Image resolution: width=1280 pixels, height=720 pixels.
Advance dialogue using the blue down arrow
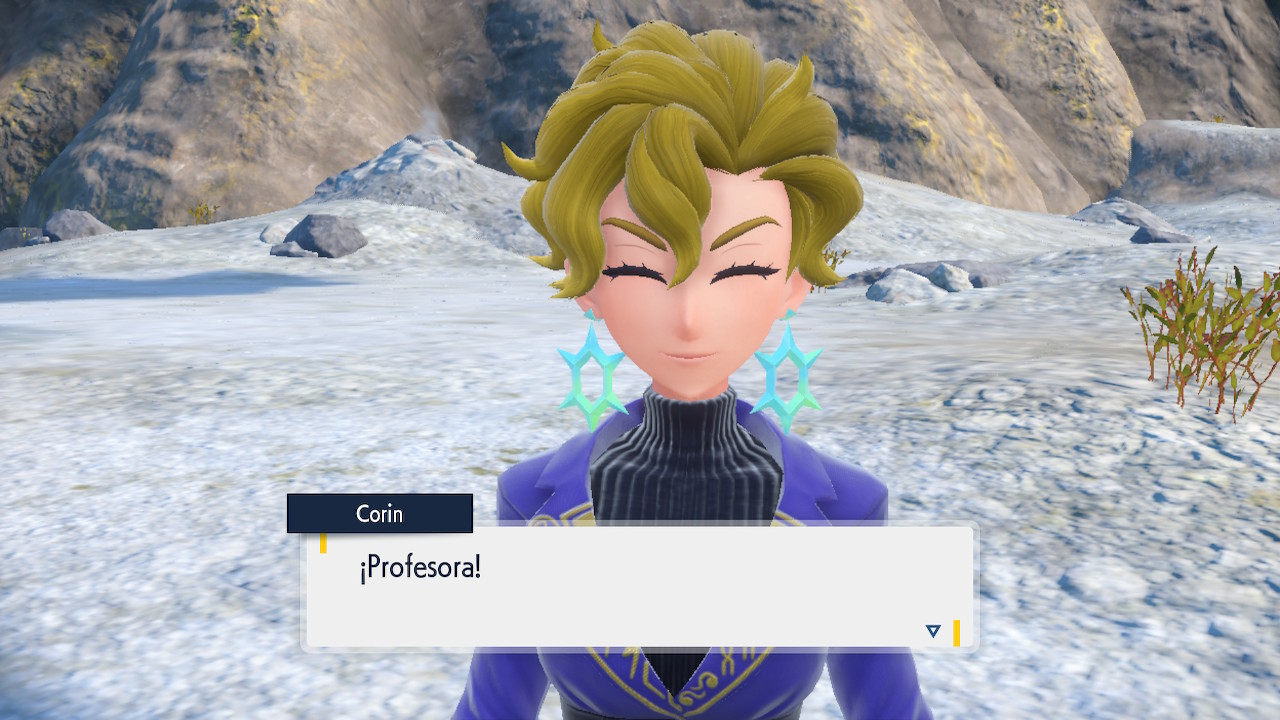[x=933, y=631]
